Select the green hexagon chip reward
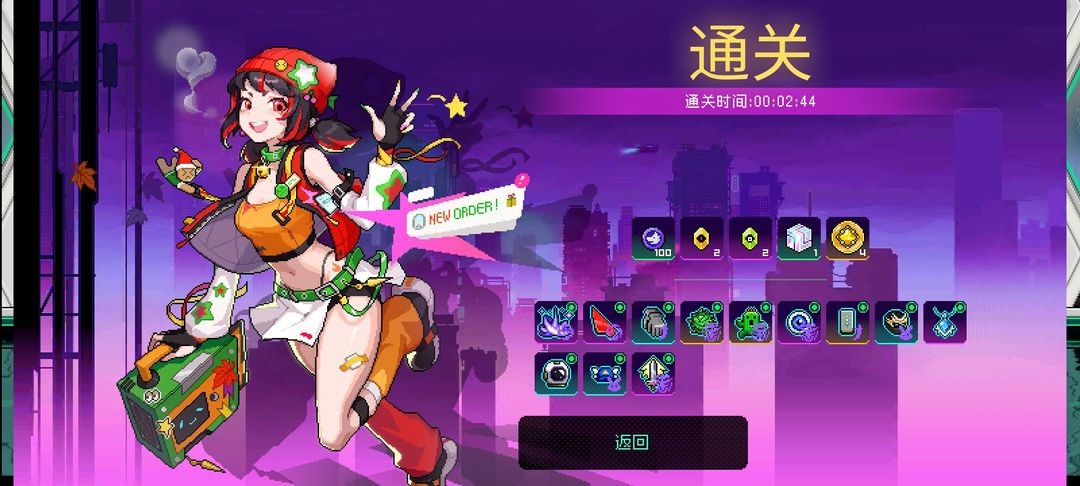This screenshot has height=486, width=1080. click(751, 238)
